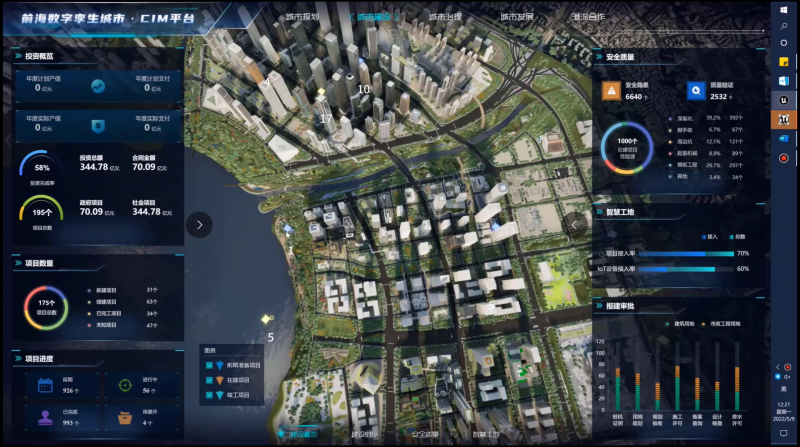Toggle the 竣工项目 legend checkbox
Screen dimensions: 800x447
point(208,395)
